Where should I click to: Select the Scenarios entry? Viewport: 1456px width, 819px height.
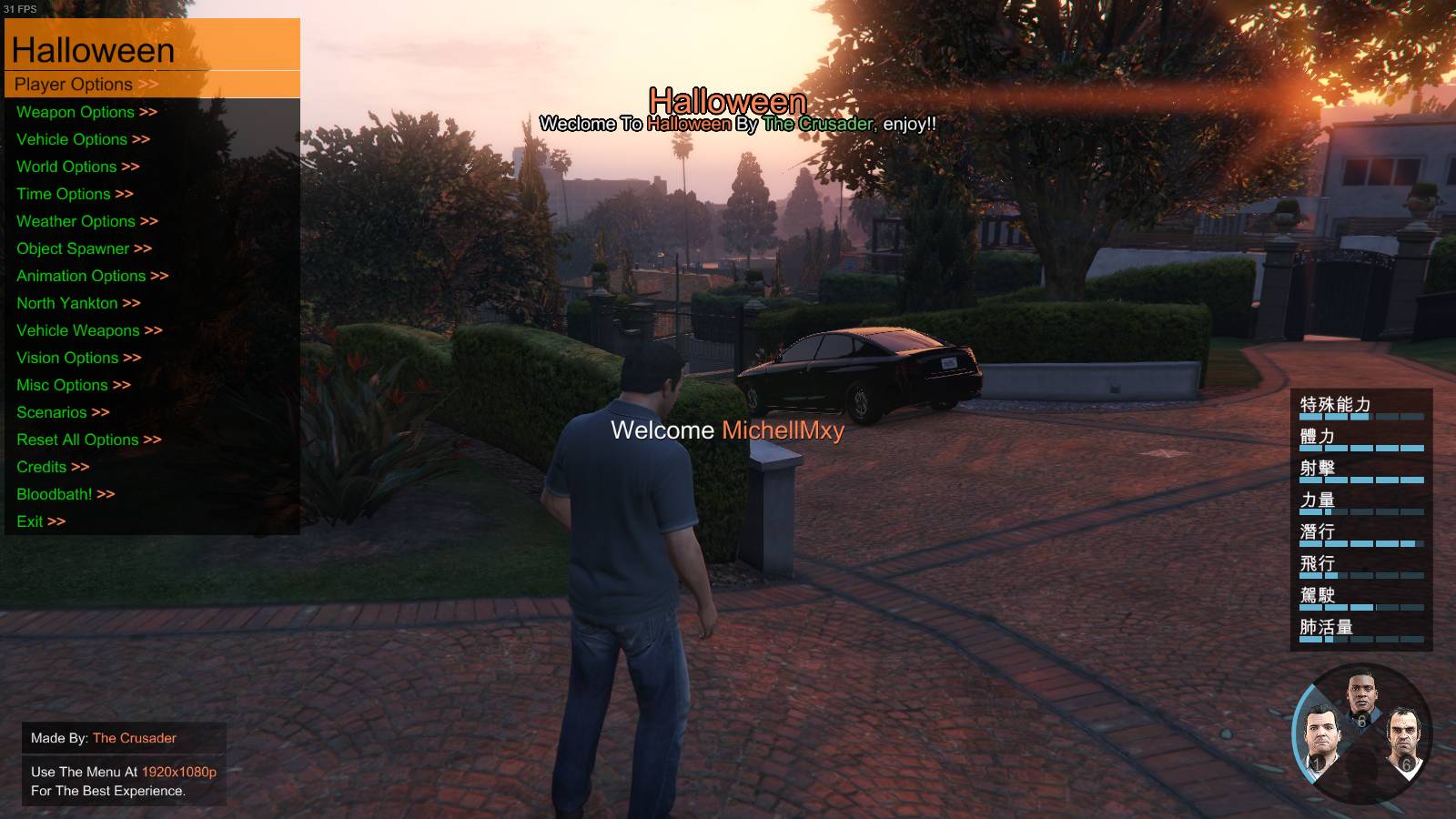(x=63, y=412)
